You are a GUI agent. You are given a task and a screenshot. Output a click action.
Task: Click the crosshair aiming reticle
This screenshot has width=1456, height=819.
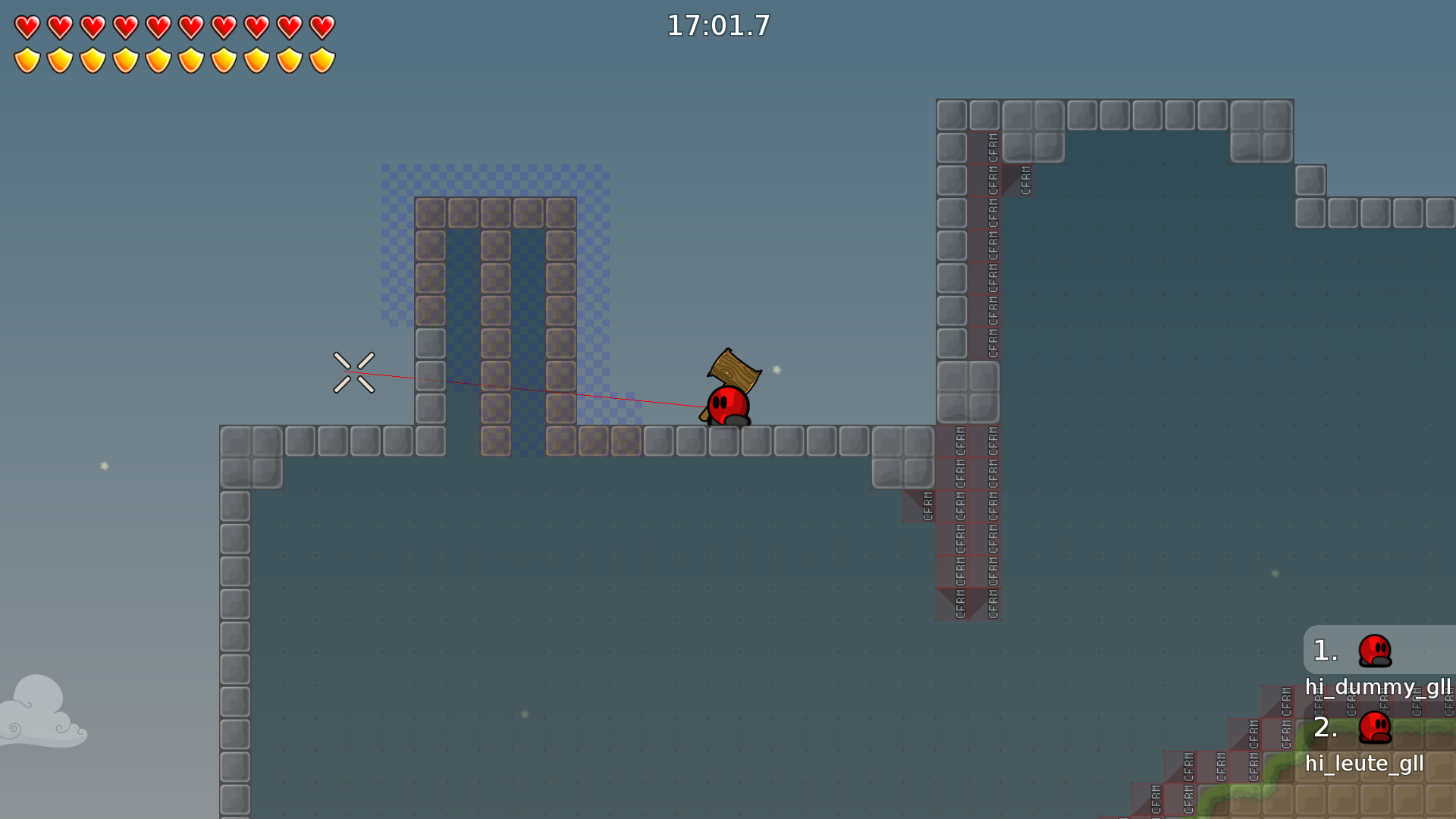coord(353,372)
